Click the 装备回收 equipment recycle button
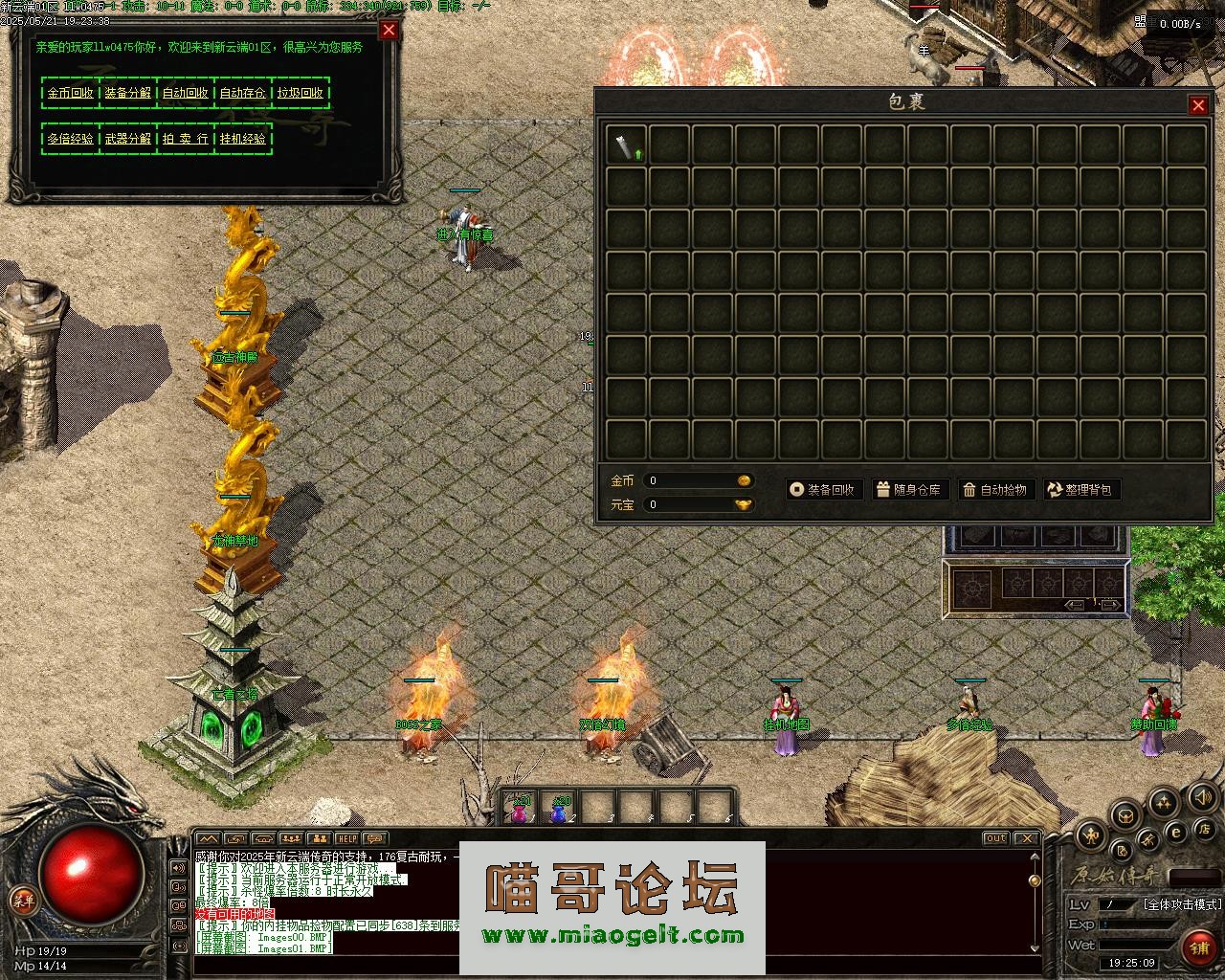 click(x=822, y=490)
